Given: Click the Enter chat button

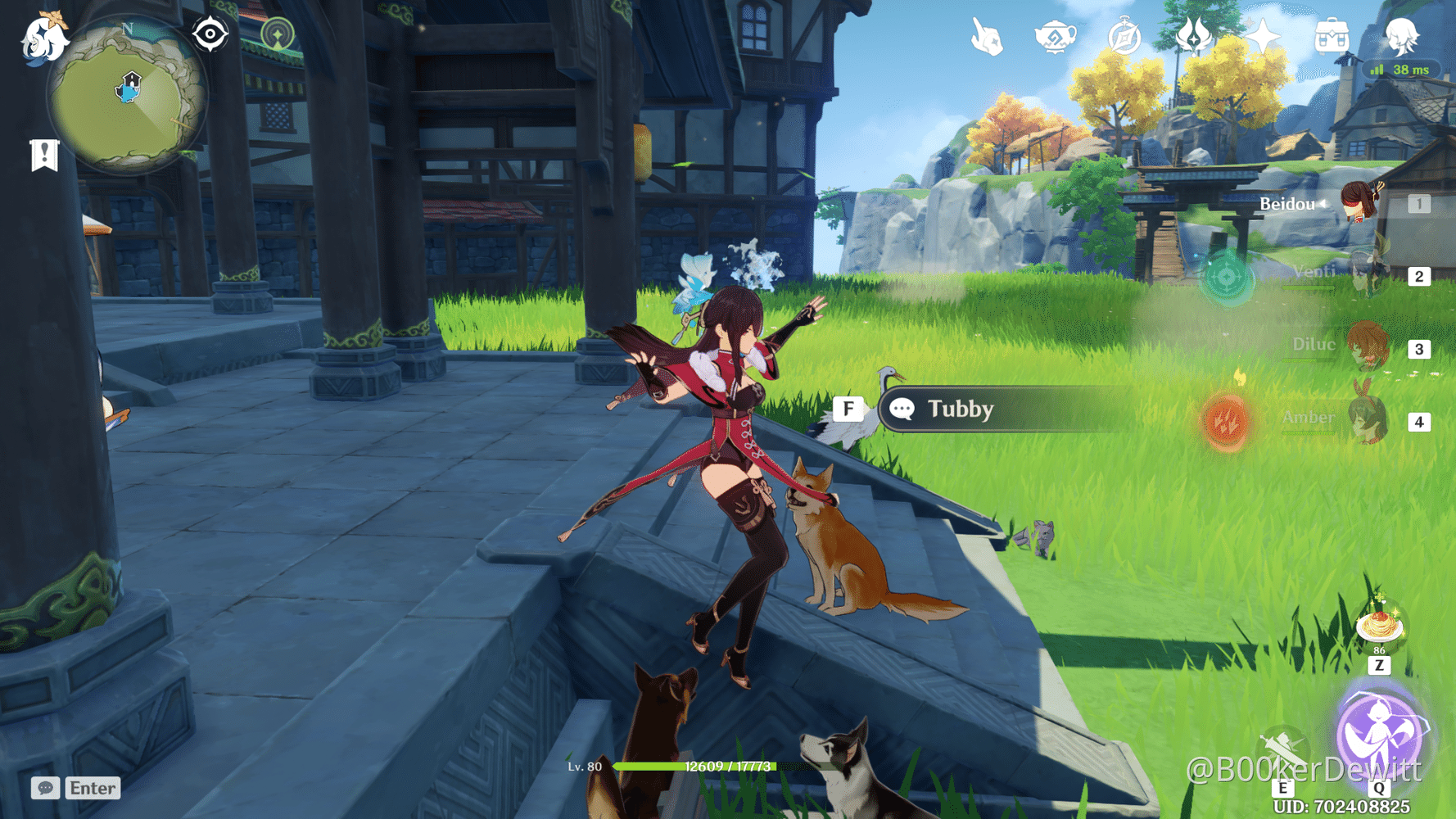Looking at the screenshot, I should pyautogui.click(x=92, y=789).
